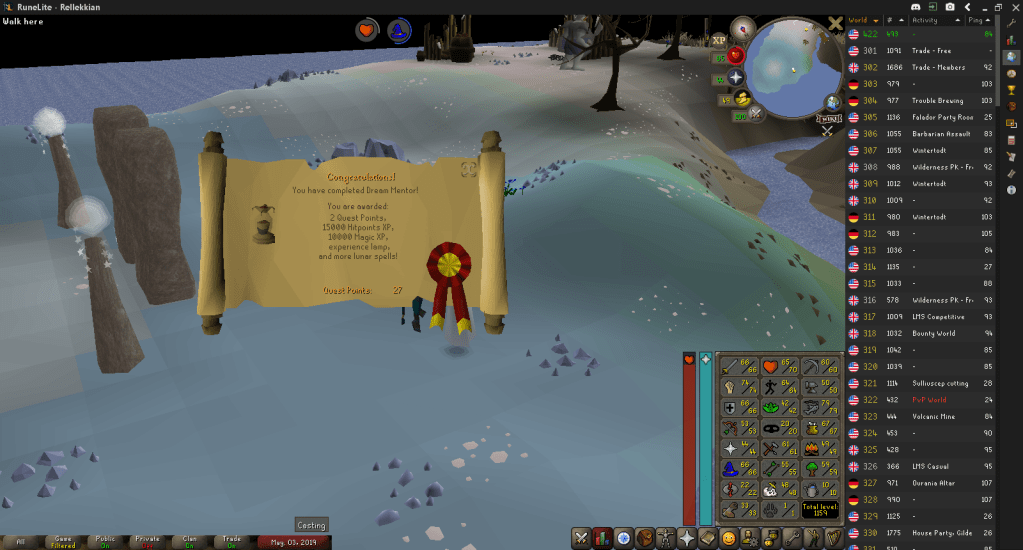Activate quick prayers orb

[736, 77]
